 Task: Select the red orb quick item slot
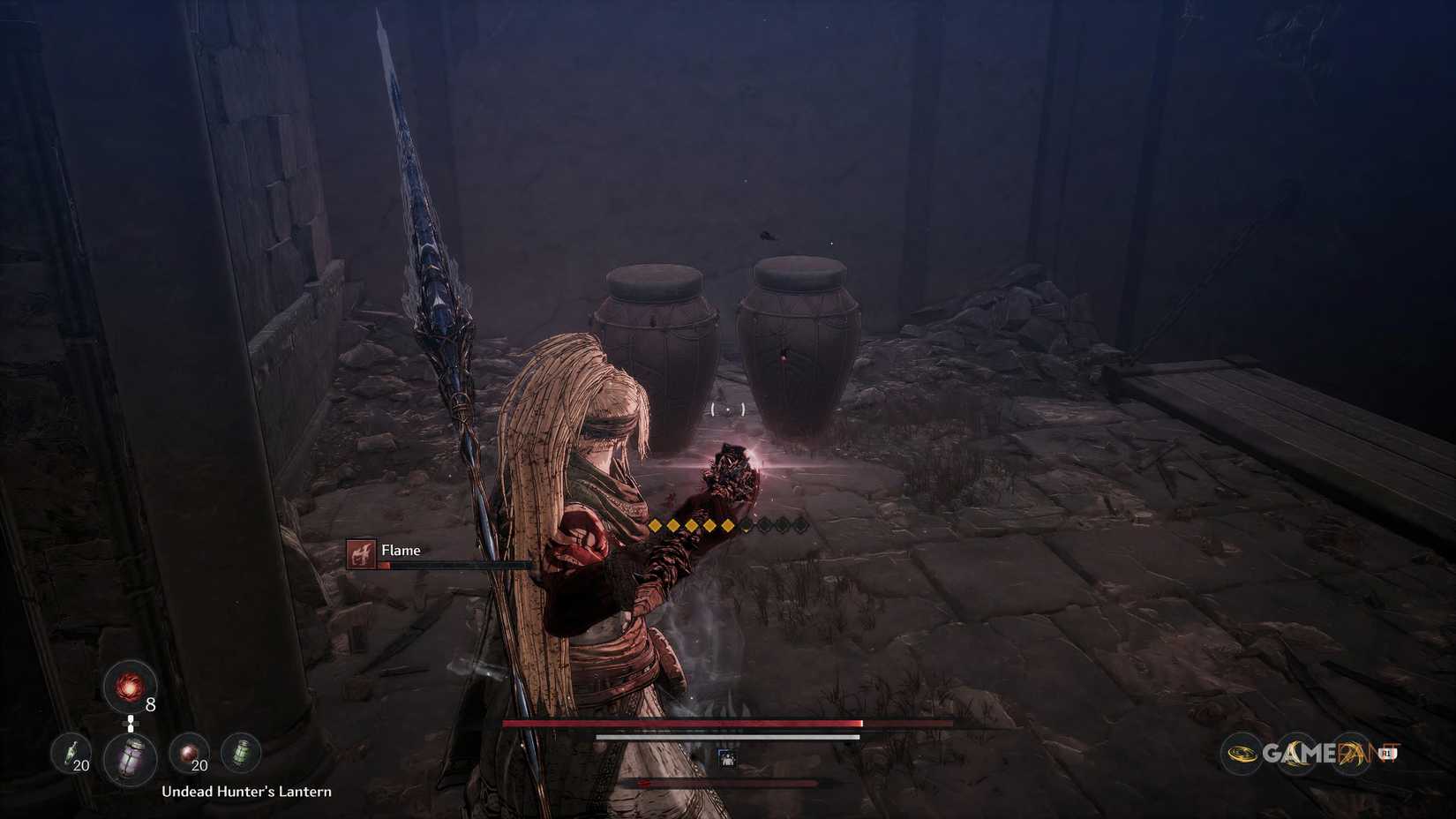pyautogui.click(x=130, y=686)
